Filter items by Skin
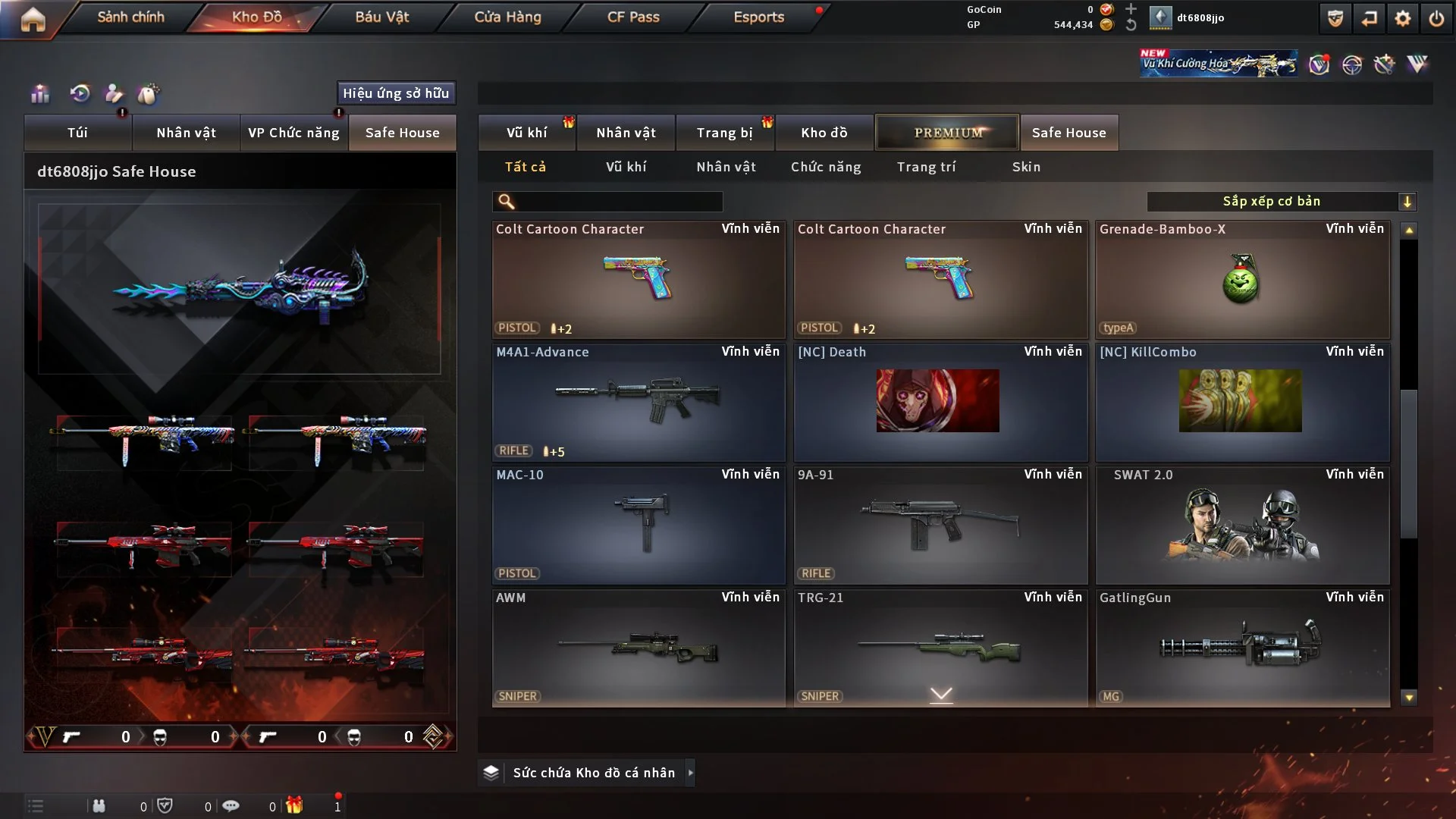This screenshot has width=1456, height=819. 1026,167
